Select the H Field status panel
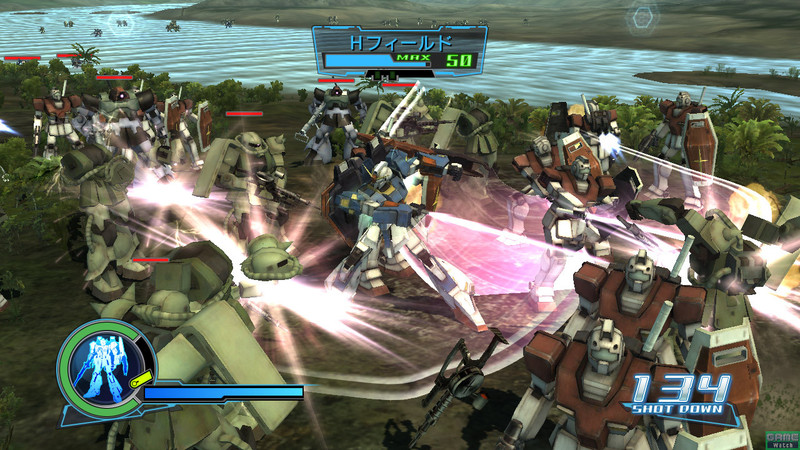This screenshot has width=800, height=450. point(400,50)
